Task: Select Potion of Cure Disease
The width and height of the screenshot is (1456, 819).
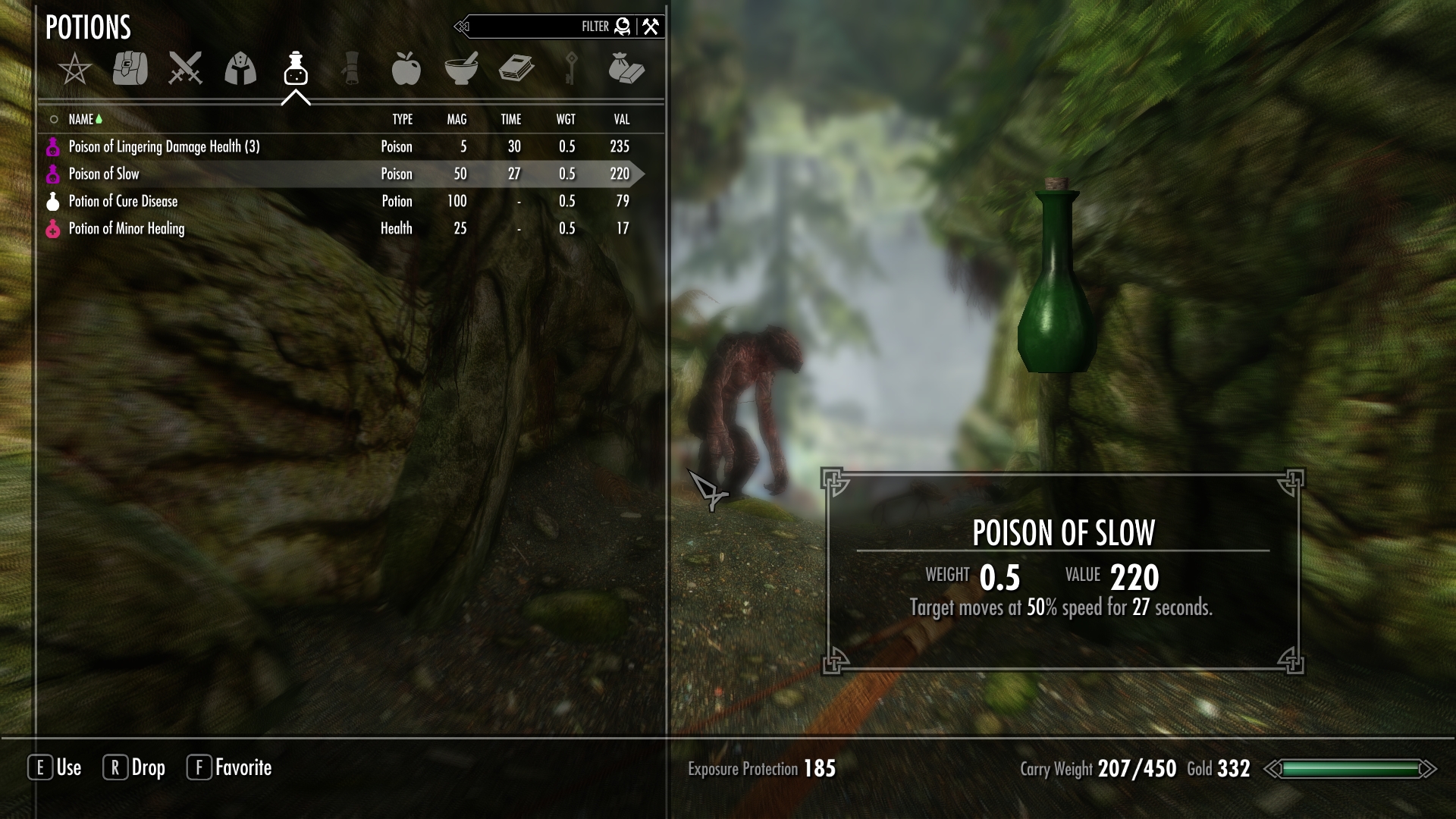Action: pos(123,201)
